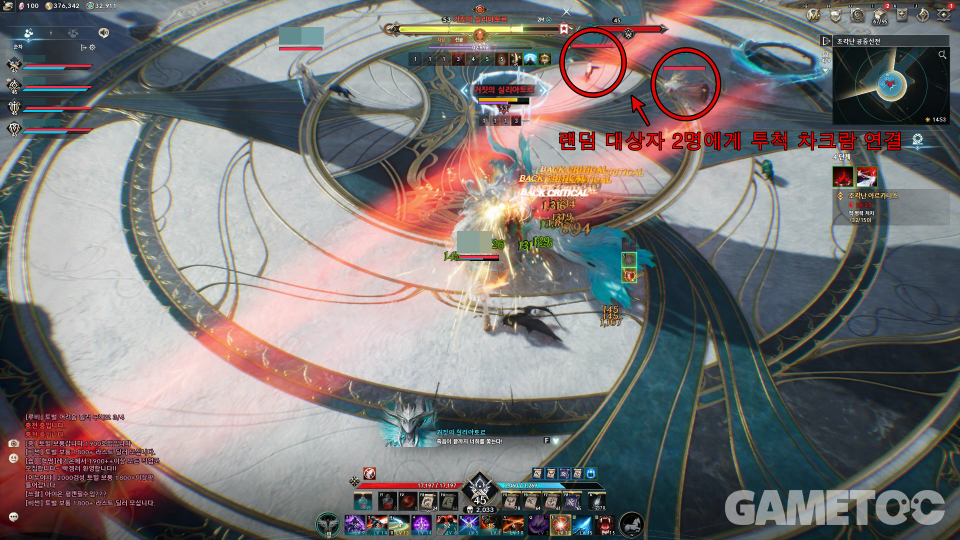960x540 pixels.
Task: Collapse the minimap with the arrow toggle
Action: click(826, 41)
